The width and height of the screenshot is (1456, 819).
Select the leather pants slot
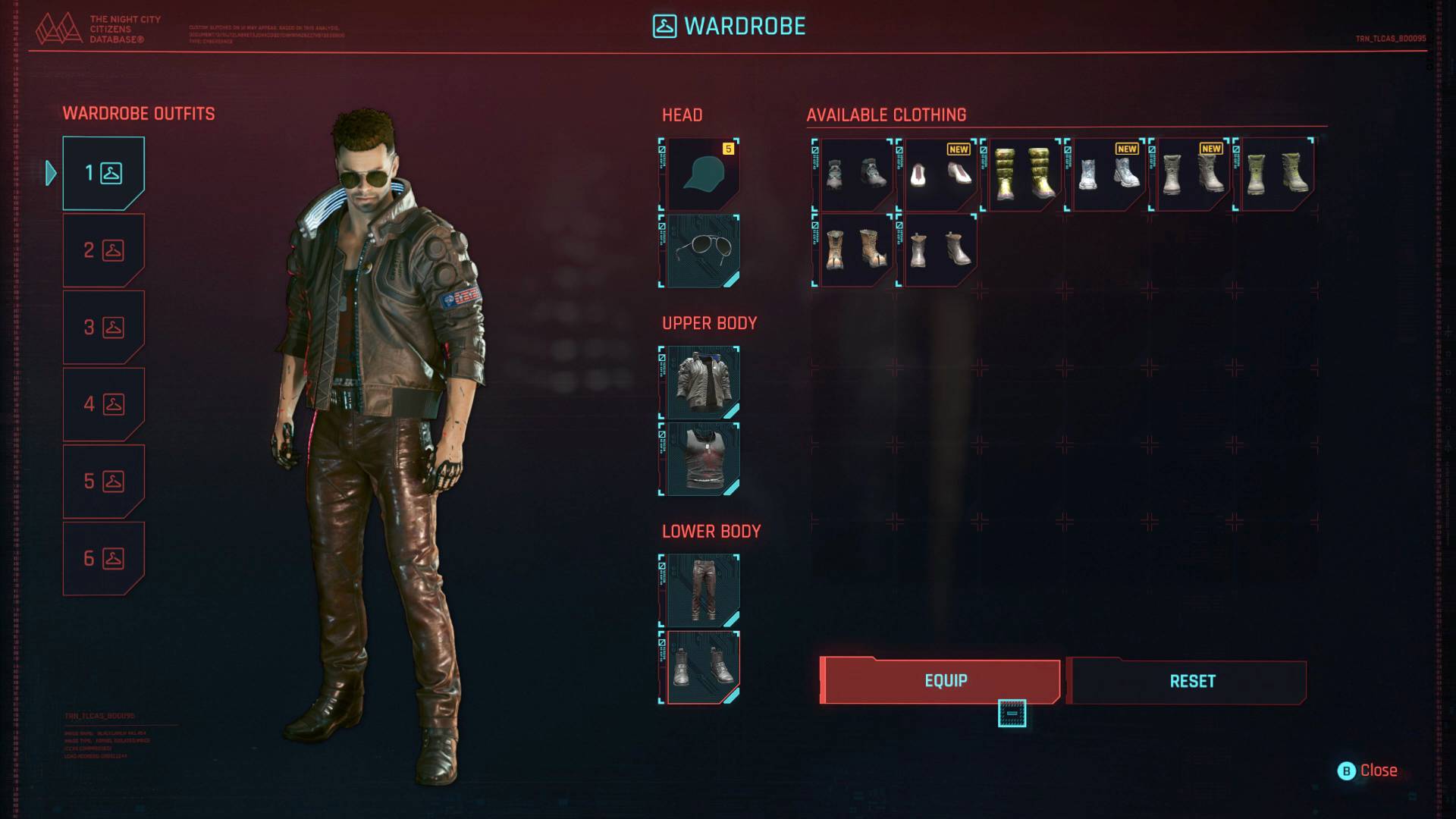700,590
